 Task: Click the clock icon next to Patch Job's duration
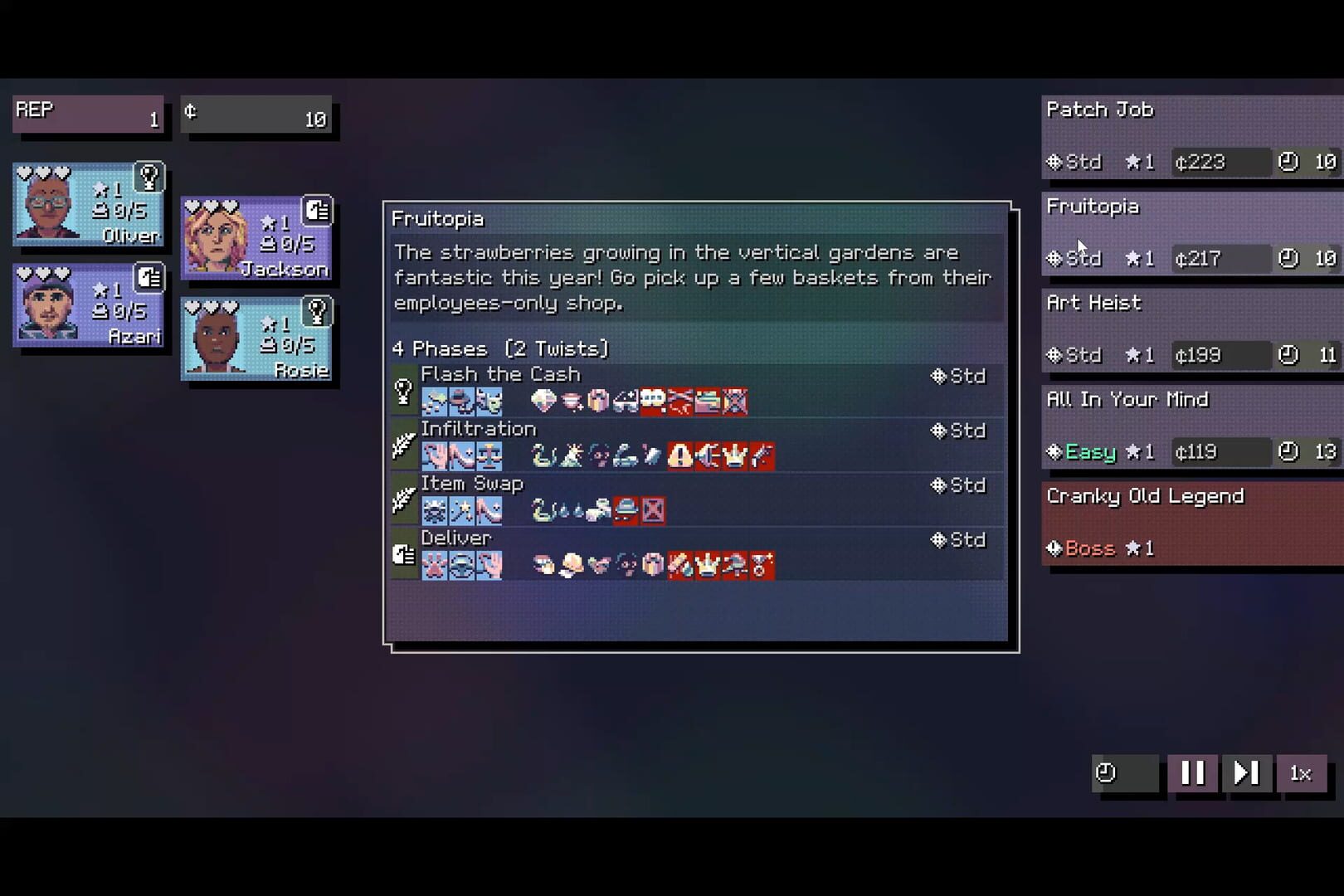pyautogui.click(x=1288, y=163)
